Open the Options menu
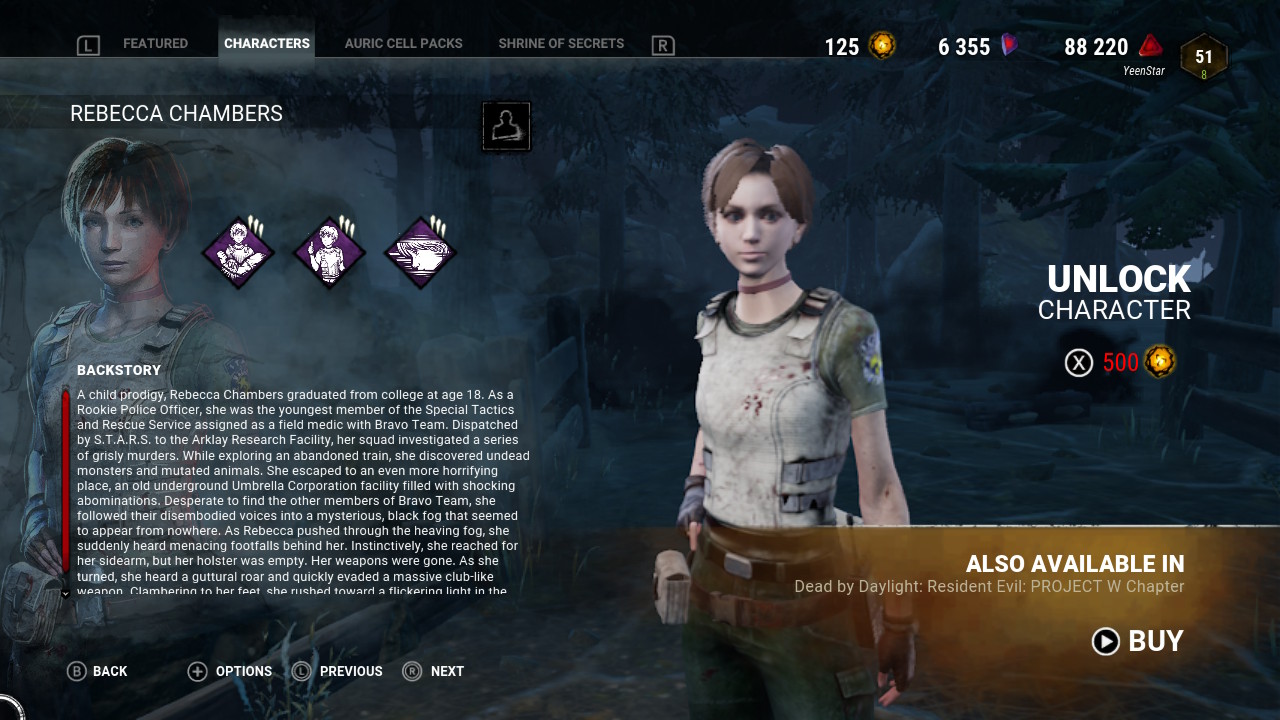Viewport: 1280px width, 720px height. coord(230,671)
